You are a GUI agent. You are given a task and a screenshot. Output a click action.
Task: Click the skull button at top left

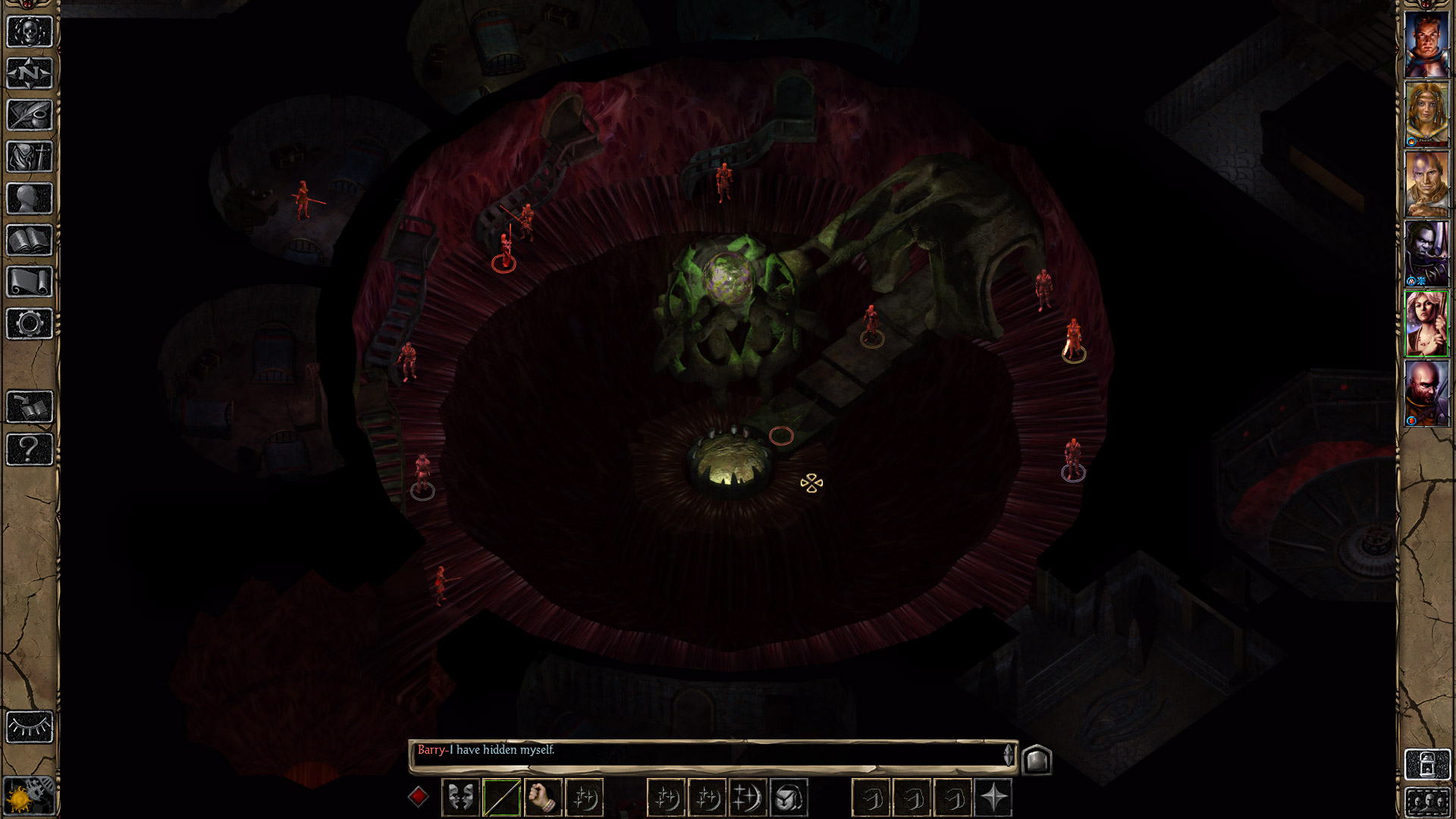coord(30,32)
